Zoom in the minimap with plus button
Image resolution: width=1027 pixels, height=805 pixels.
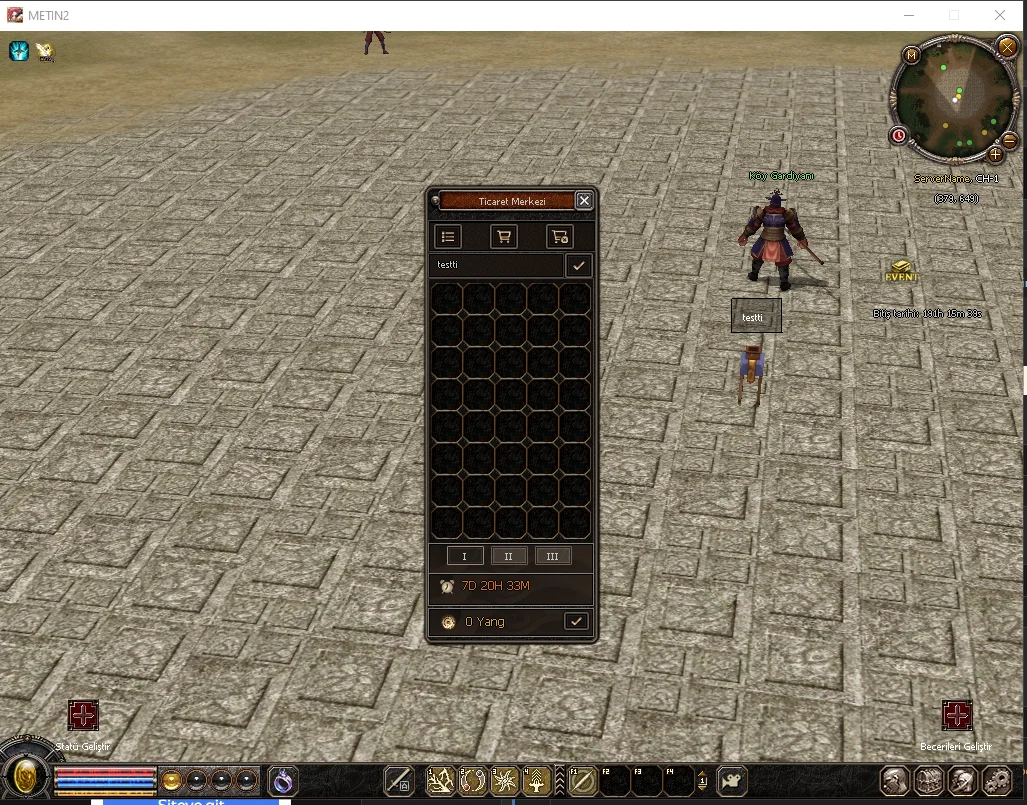click(x=995, y=154)
